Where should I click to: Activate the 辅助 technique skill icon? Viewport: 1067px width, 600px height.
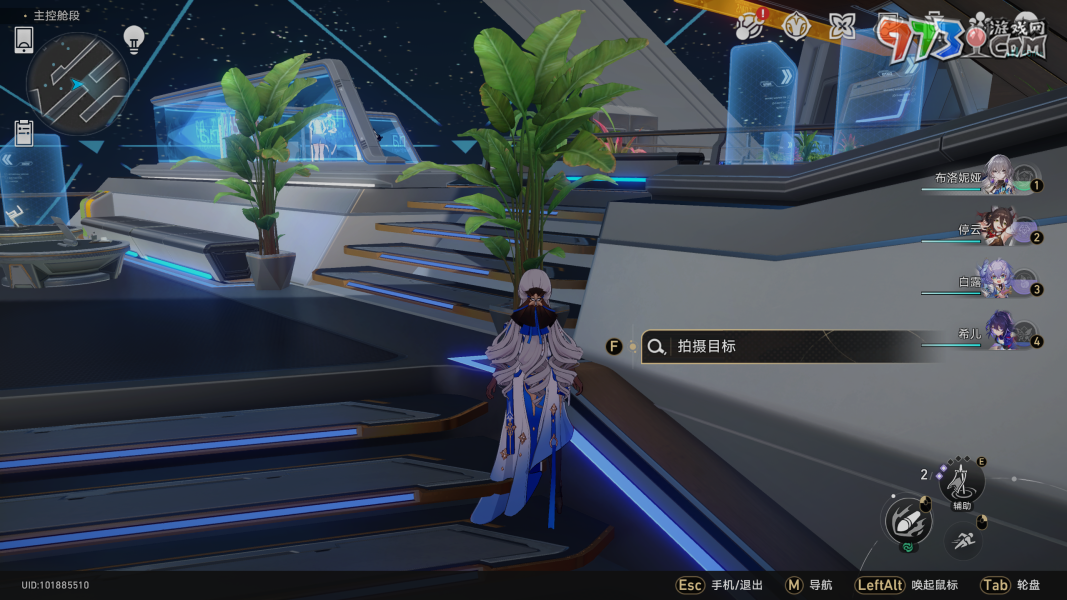point(961,483)
